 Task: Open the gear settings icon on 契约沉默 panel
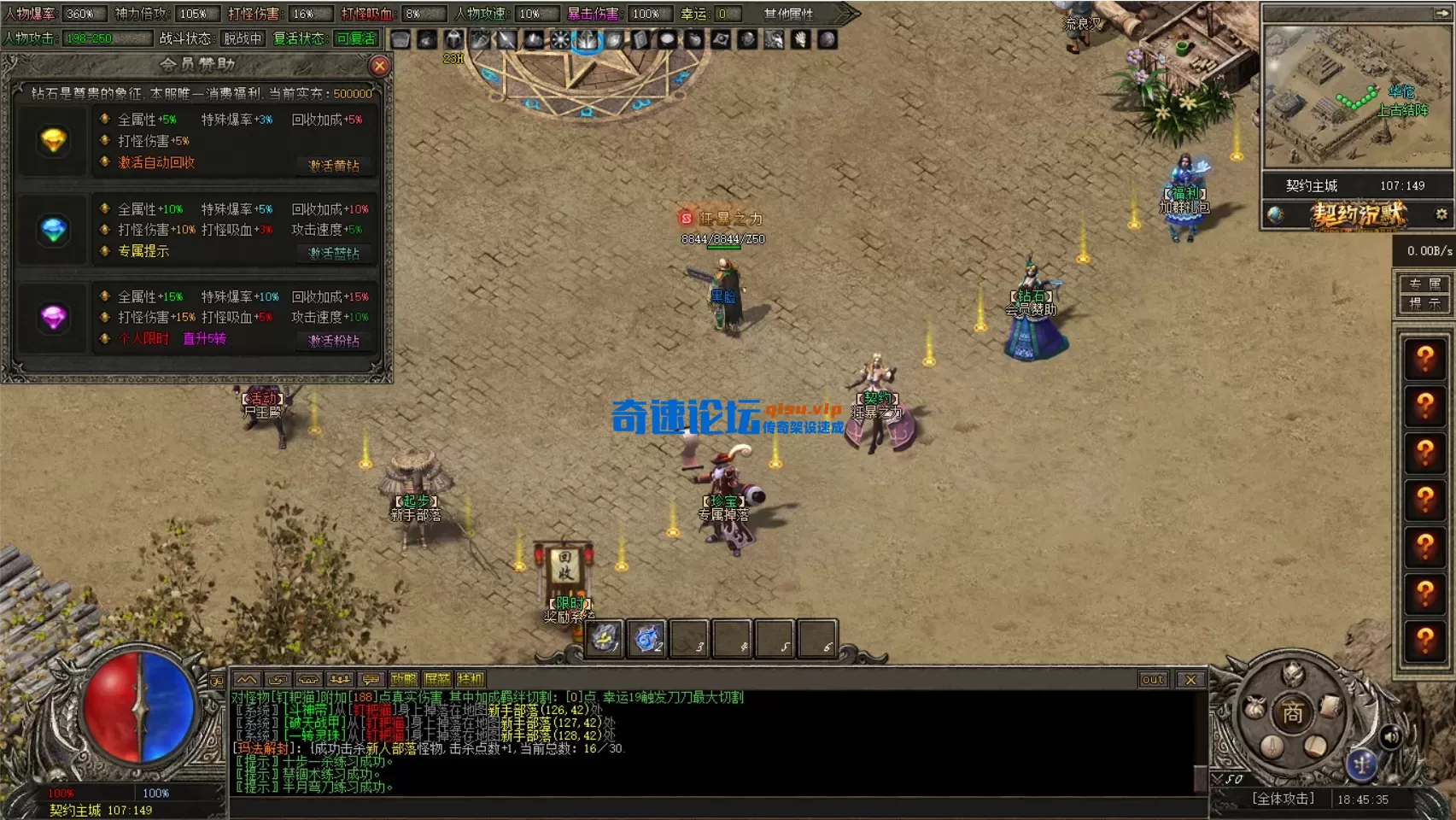click(x=1441, y=214)
